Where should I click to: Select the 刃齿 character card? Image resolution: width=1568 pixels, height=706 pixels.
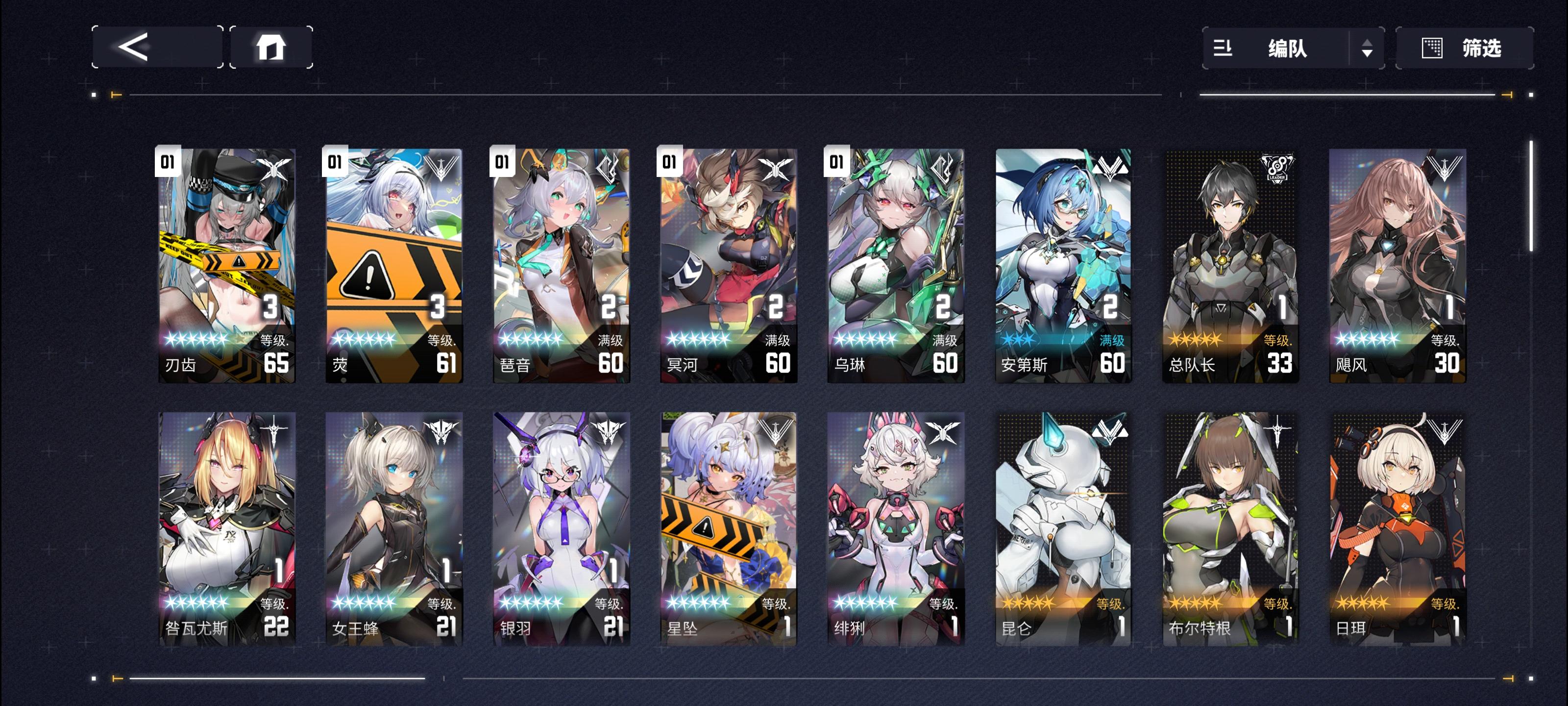point(226,268)
